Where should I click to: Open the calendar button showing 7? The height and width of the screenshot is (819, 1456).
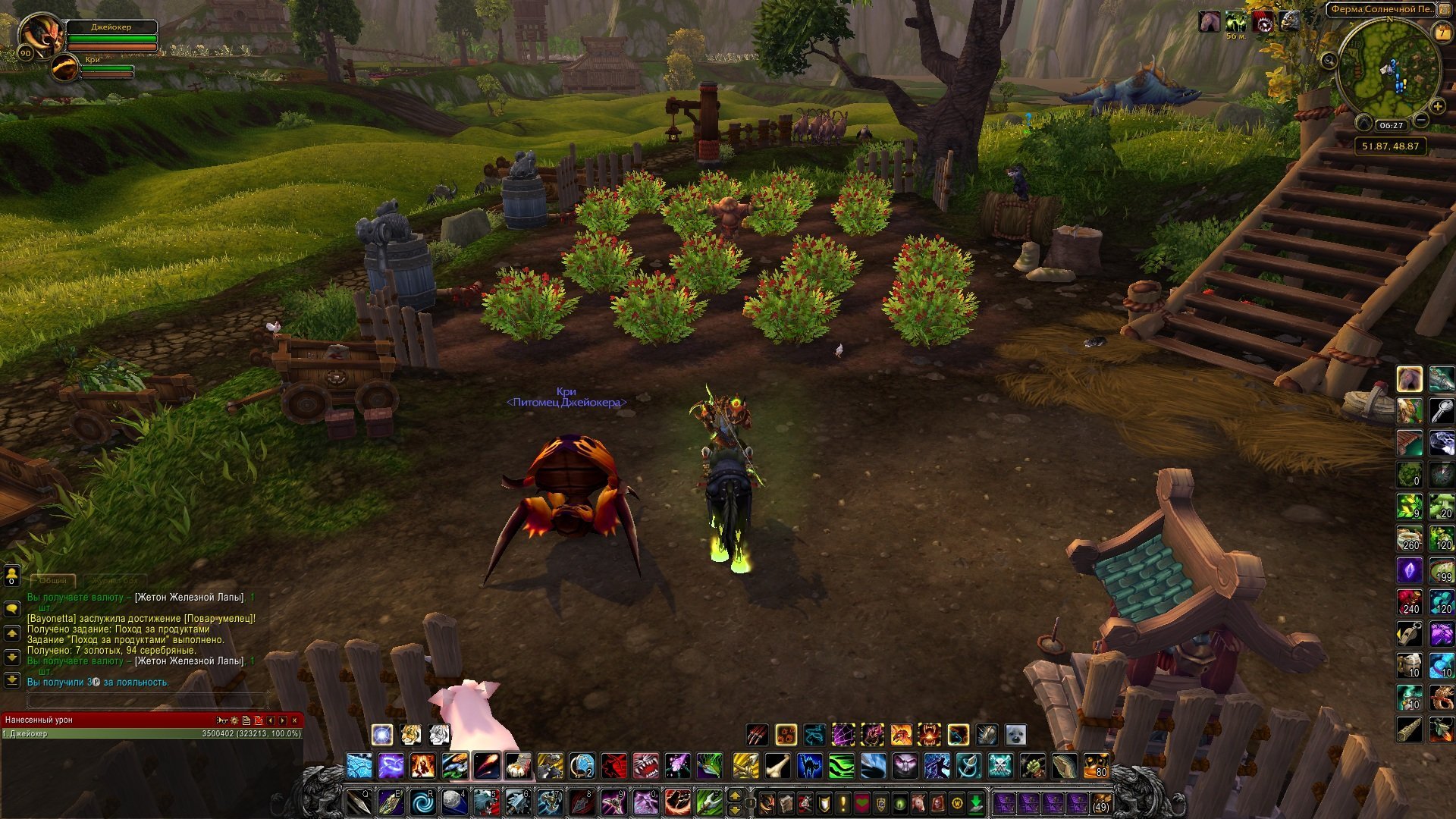coord(1442,33)
